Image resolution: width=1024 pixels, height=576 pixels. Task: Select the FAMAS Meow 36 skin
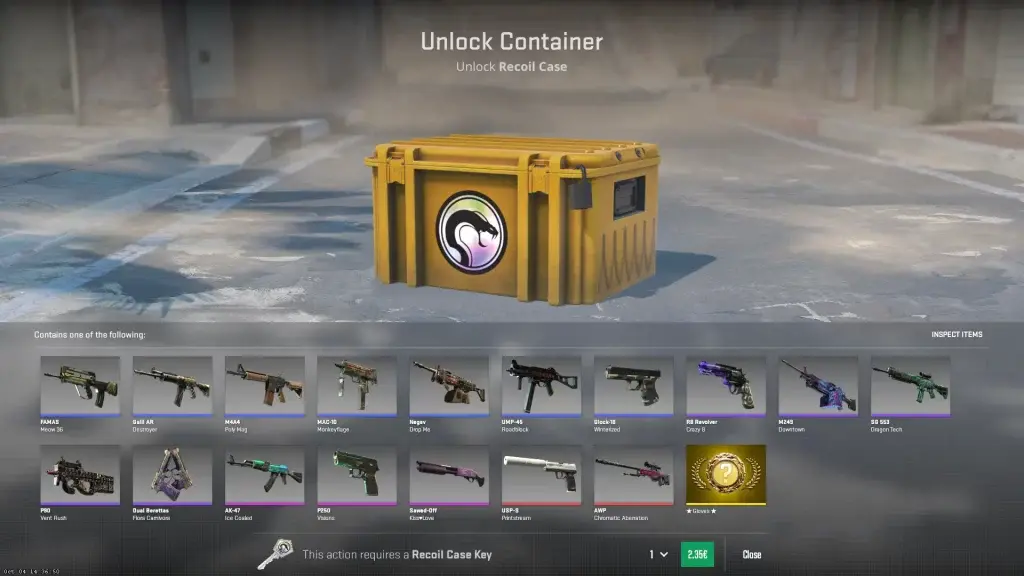coord(80,385)
